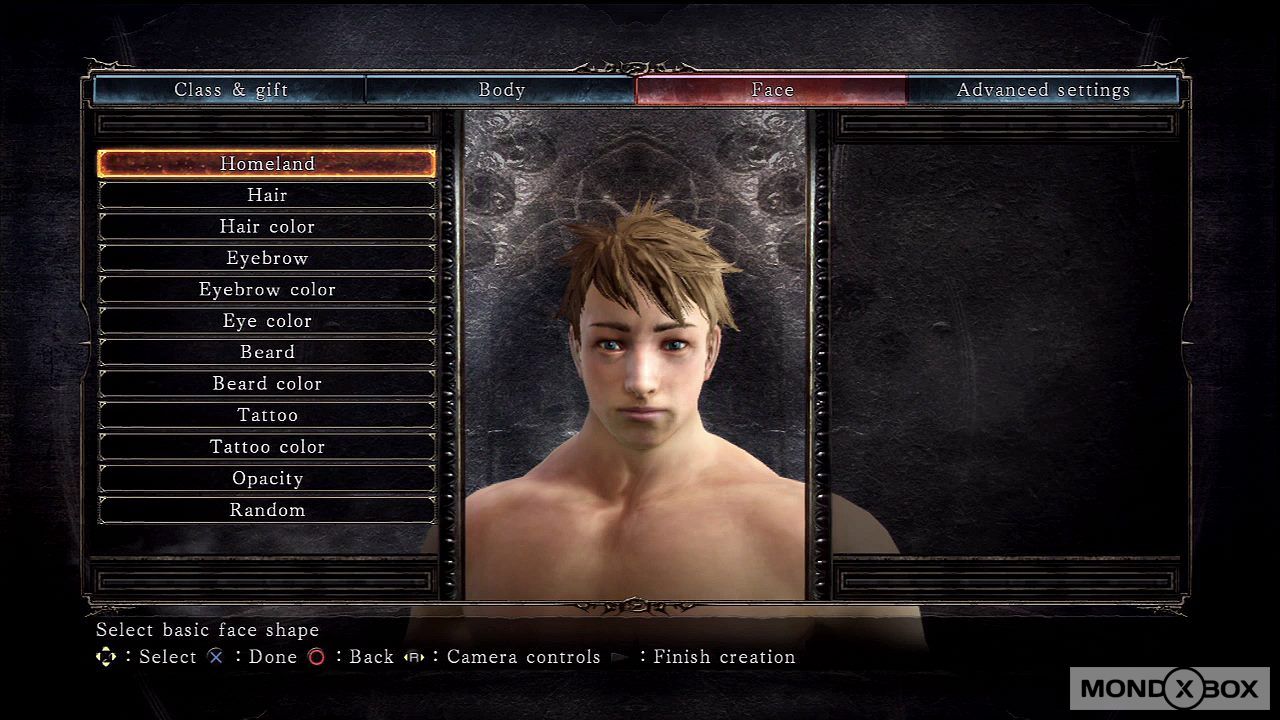Choose the Eyebrow option
The image size is (1280, 720).
tap(267, 258)
